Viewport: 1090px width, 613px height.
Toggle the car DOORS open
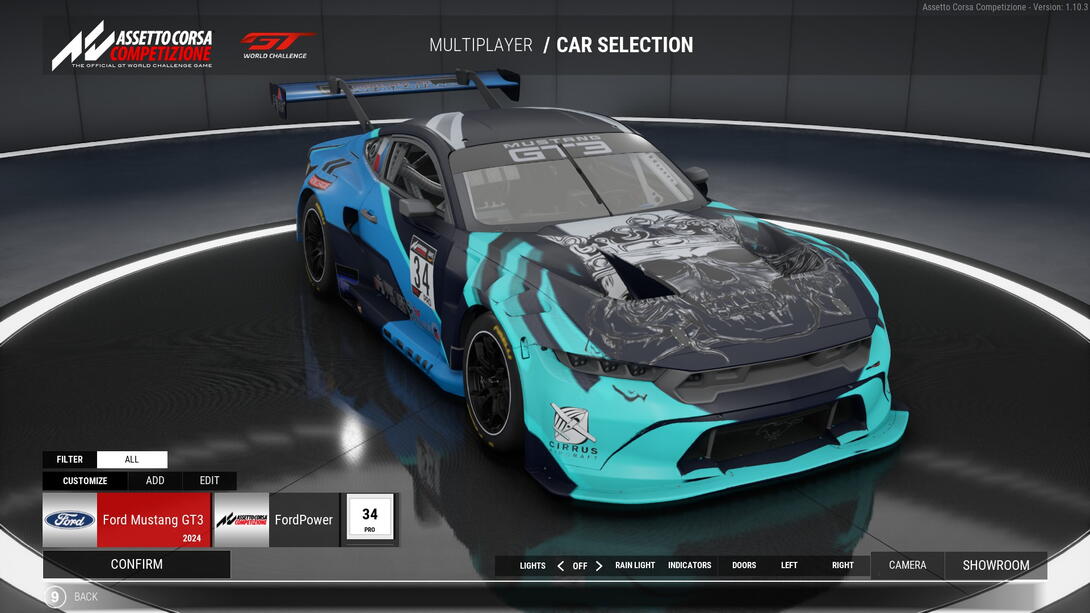pos(744,566)
